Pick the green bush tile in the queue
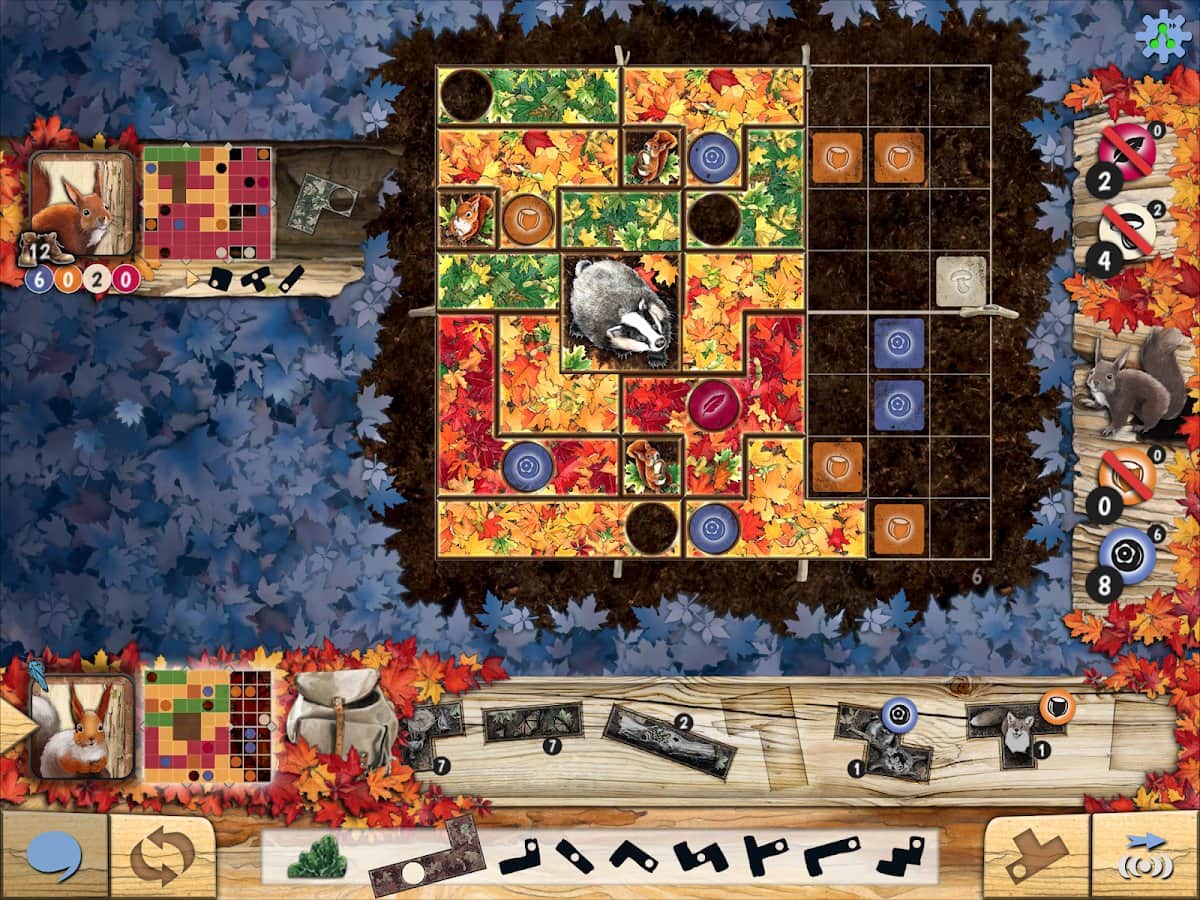The width and height of the screenshot is (1200, 900). click(x=317, y=859)
